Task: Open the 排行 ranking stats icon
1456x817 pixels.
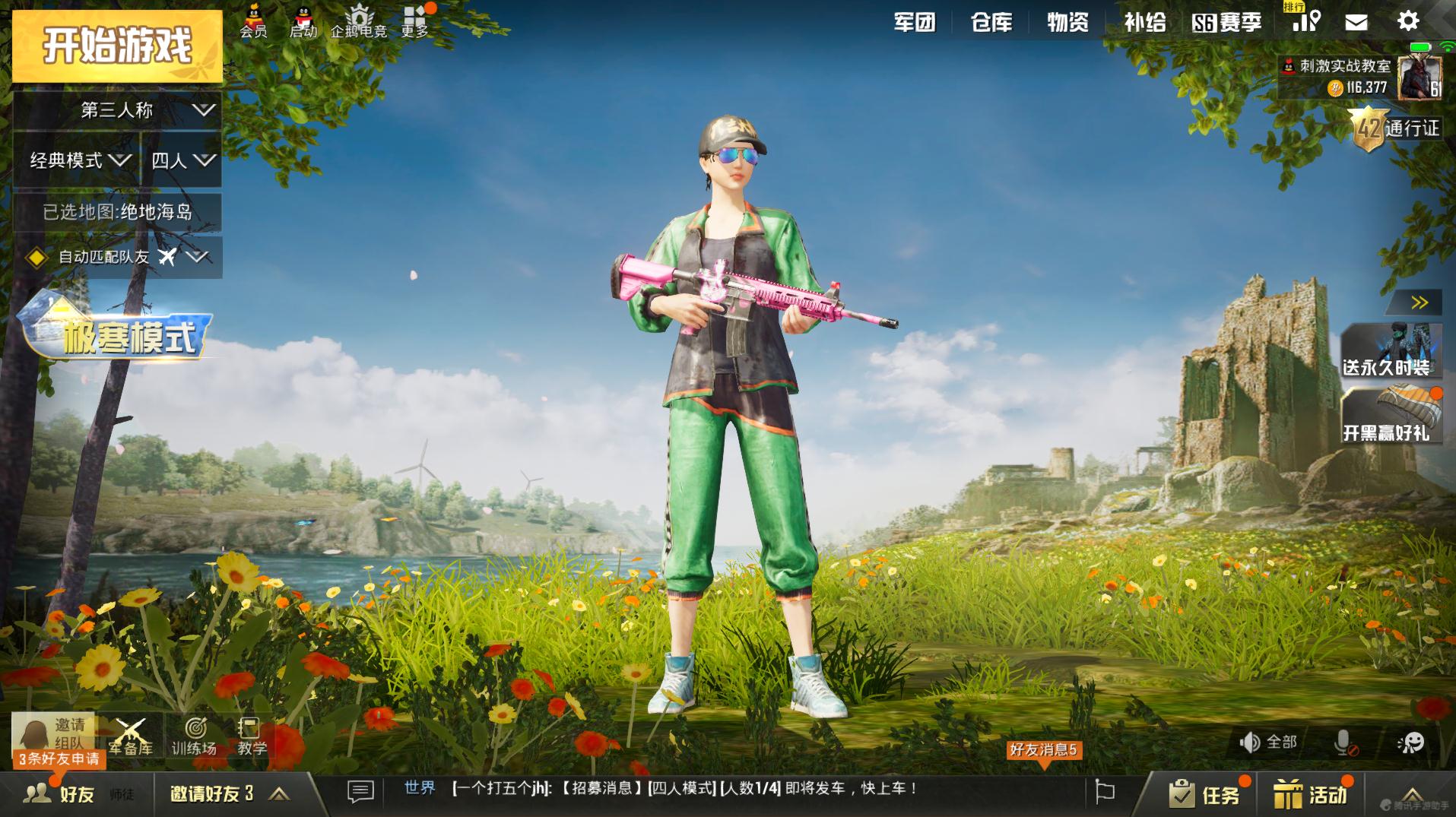Action: click(x=1305, y=23)
